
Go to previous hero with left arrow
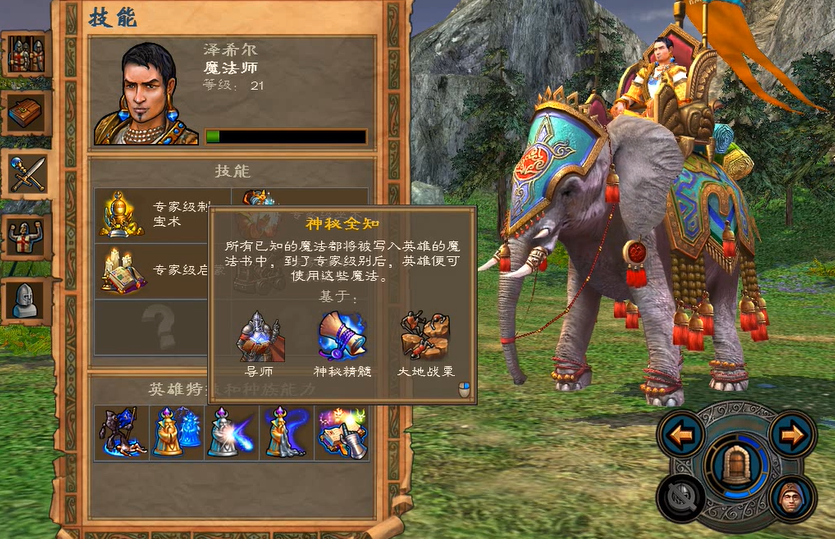click(682, 436)
